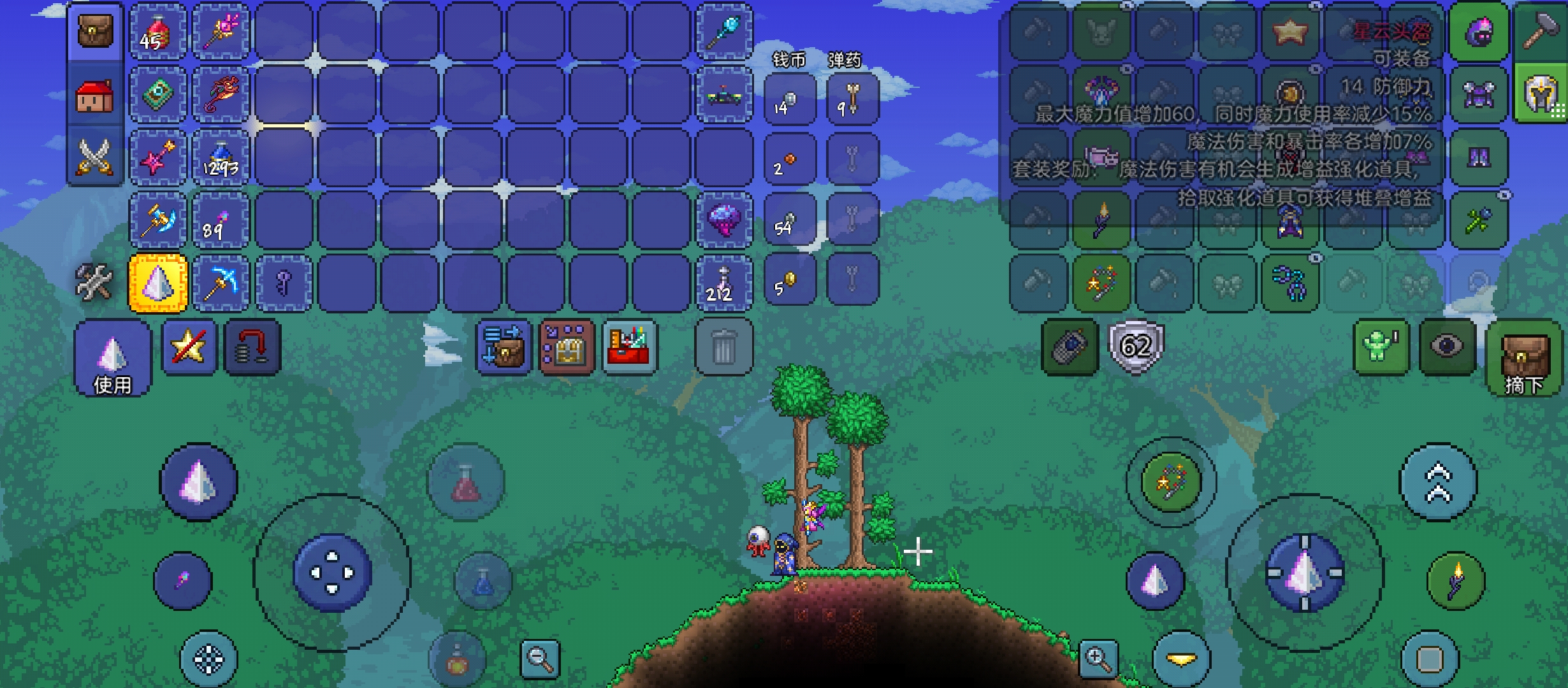The height and width of the screenshot is (688, 1568).
Task: Tap the red potion quick-heal button
Action: pyautogui.click(x=466, y=482)
